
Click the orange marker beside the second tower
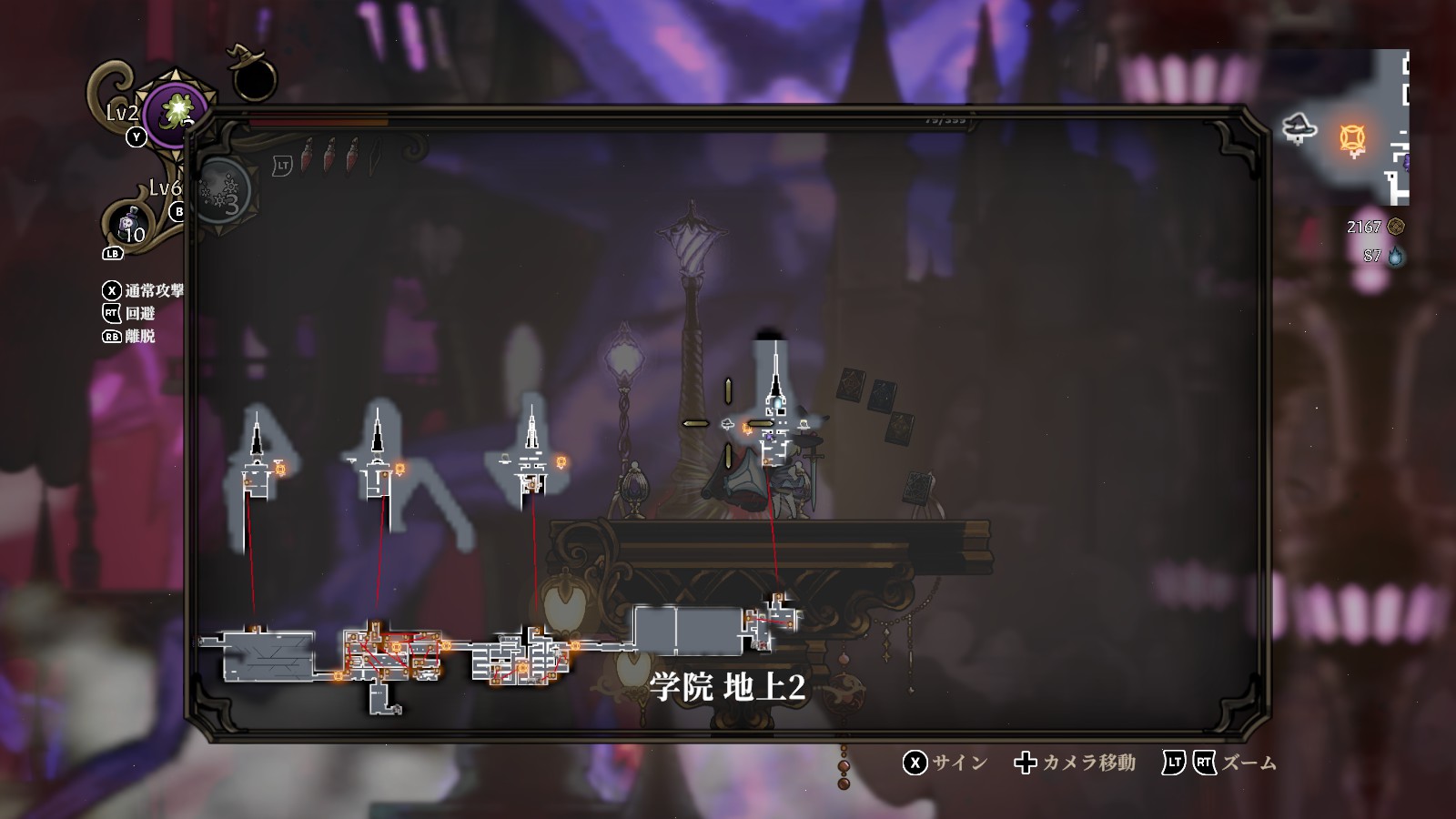tap(399, 468)
